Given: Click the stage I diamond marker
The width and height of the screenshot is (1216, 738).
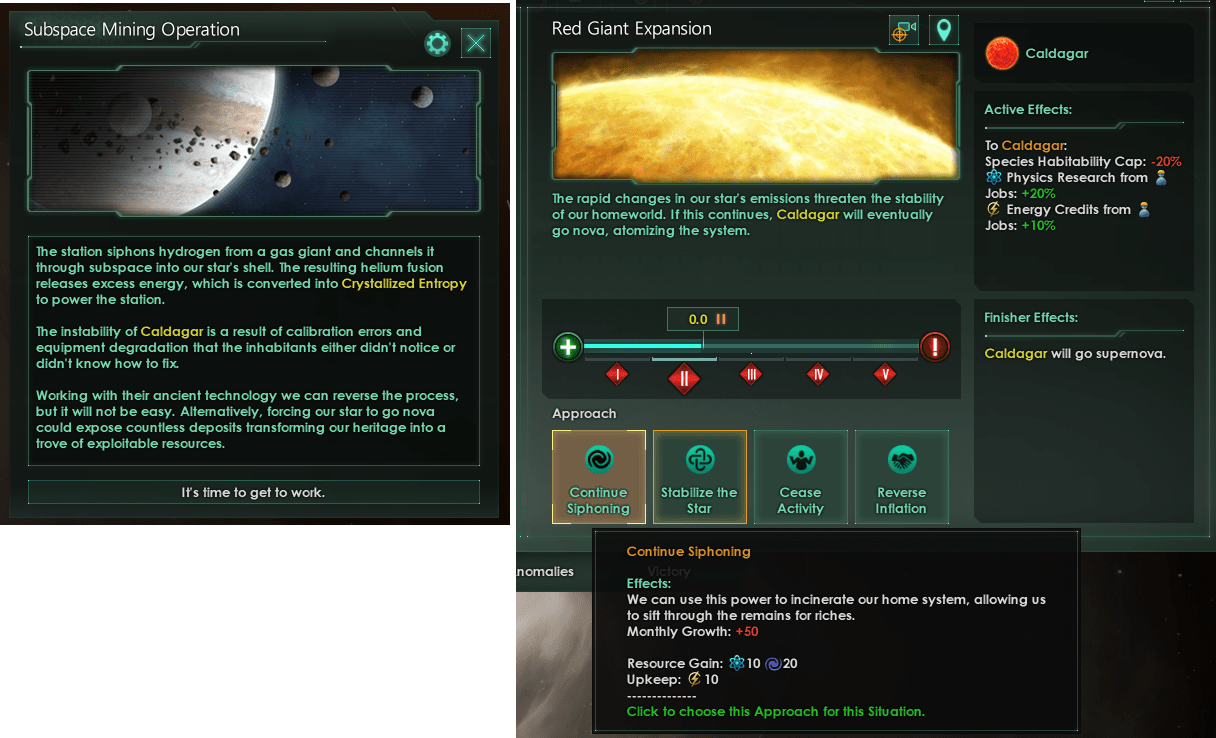Looking at the screenshot, I should tap(617, 374).
